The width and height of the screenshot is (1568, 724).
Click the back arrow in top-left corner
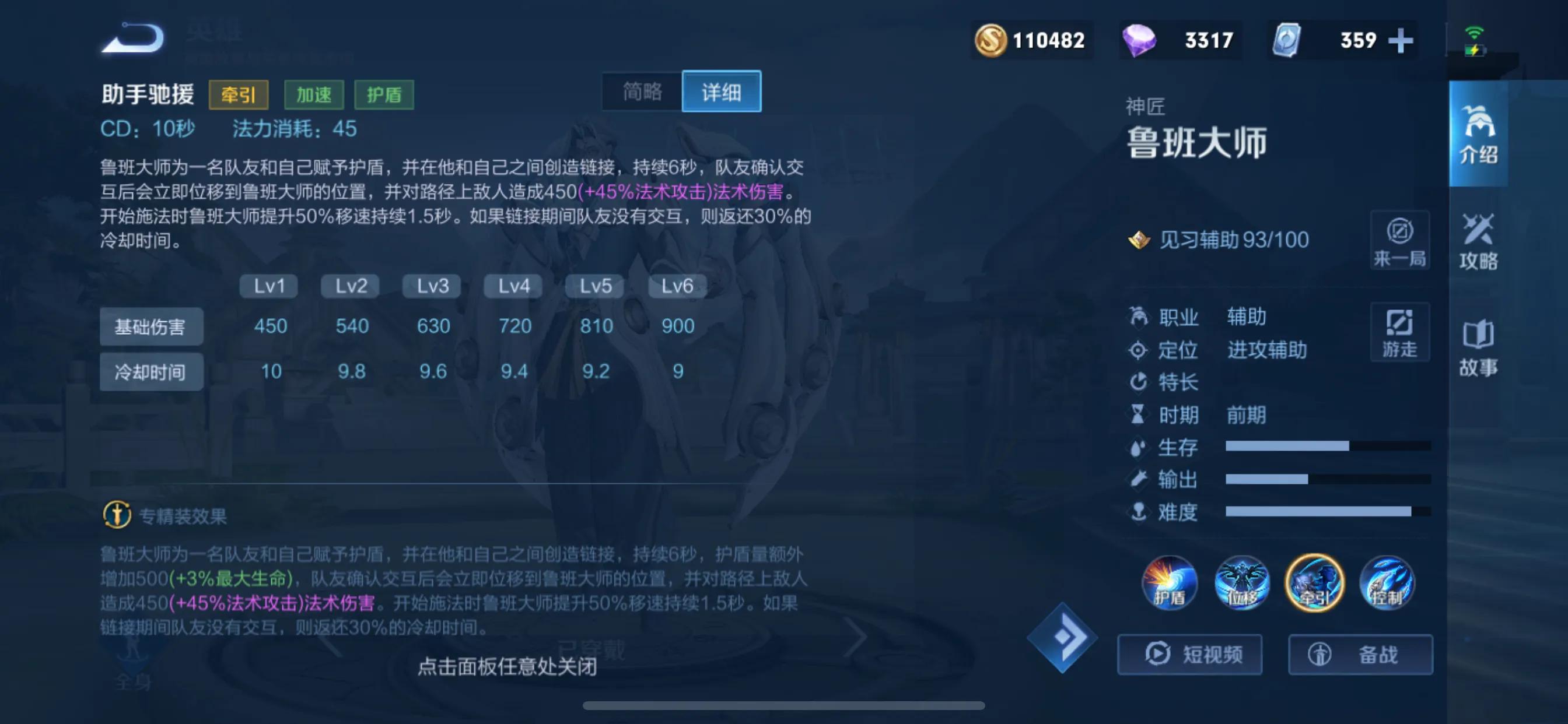[x=132, y=38]
